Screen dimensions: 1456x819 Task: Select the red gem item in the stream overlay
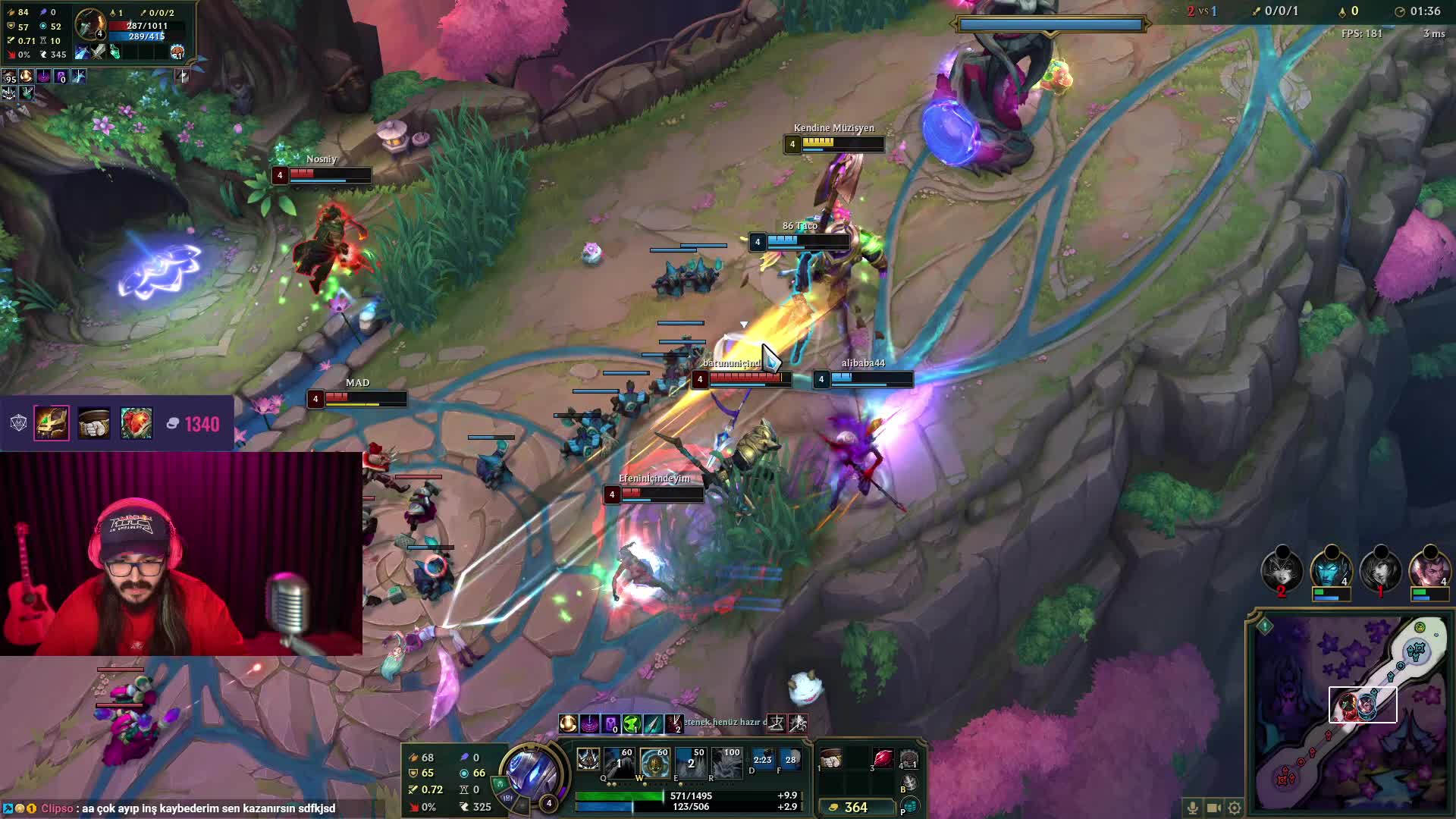pos(136,423)
